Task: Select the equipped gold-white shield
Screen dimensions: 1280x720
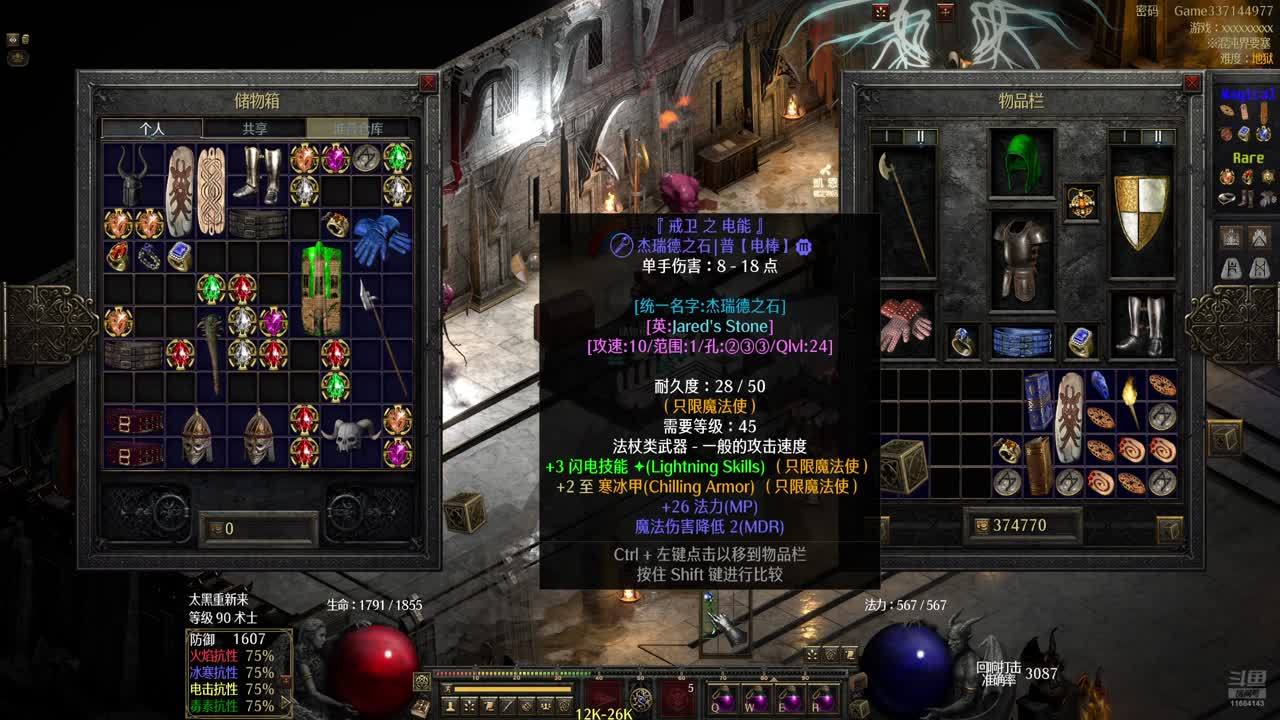Action: point(1141,211)
